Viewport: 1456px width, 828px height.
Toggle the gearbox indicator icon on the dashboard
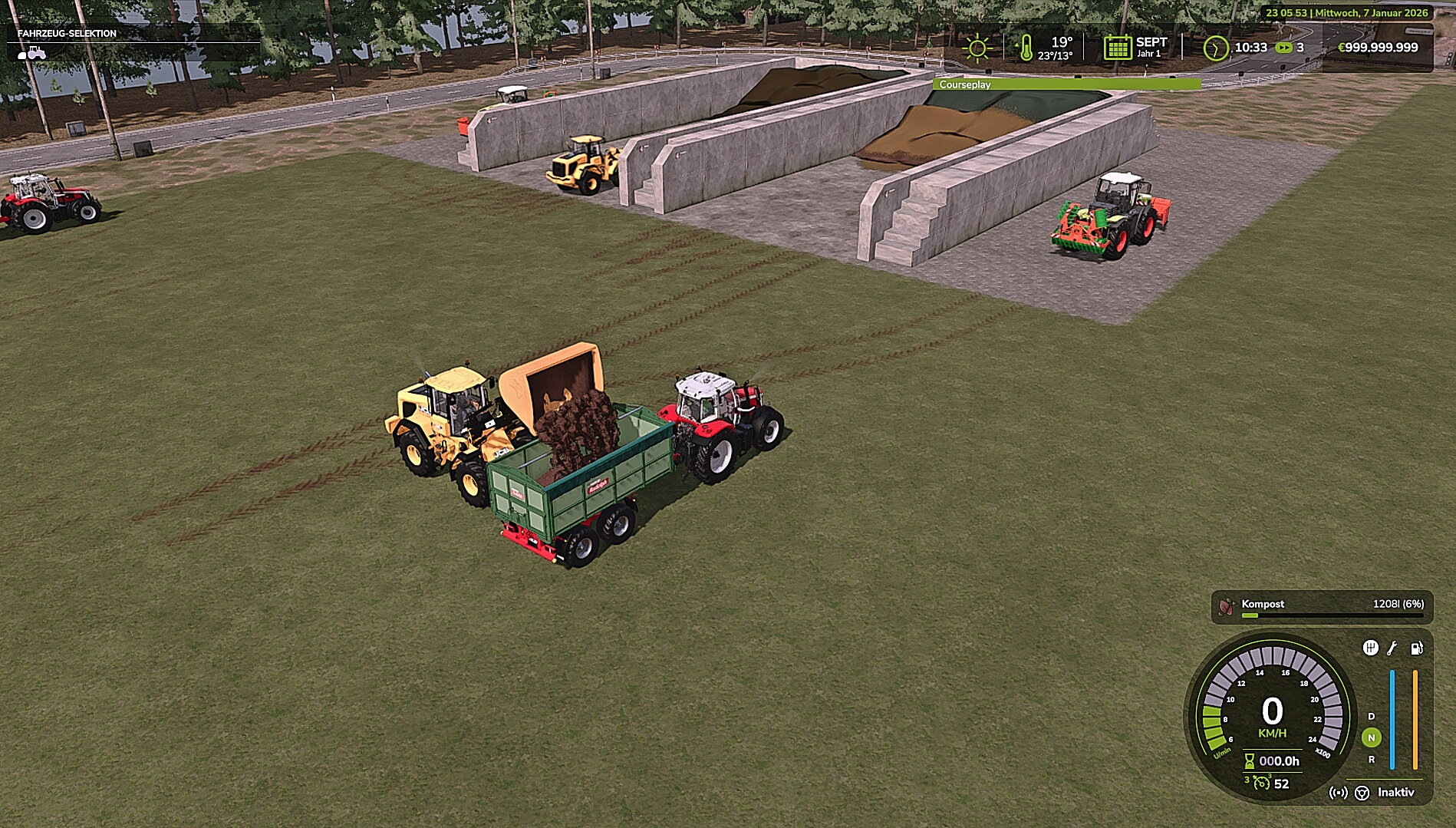(1372, 648)
